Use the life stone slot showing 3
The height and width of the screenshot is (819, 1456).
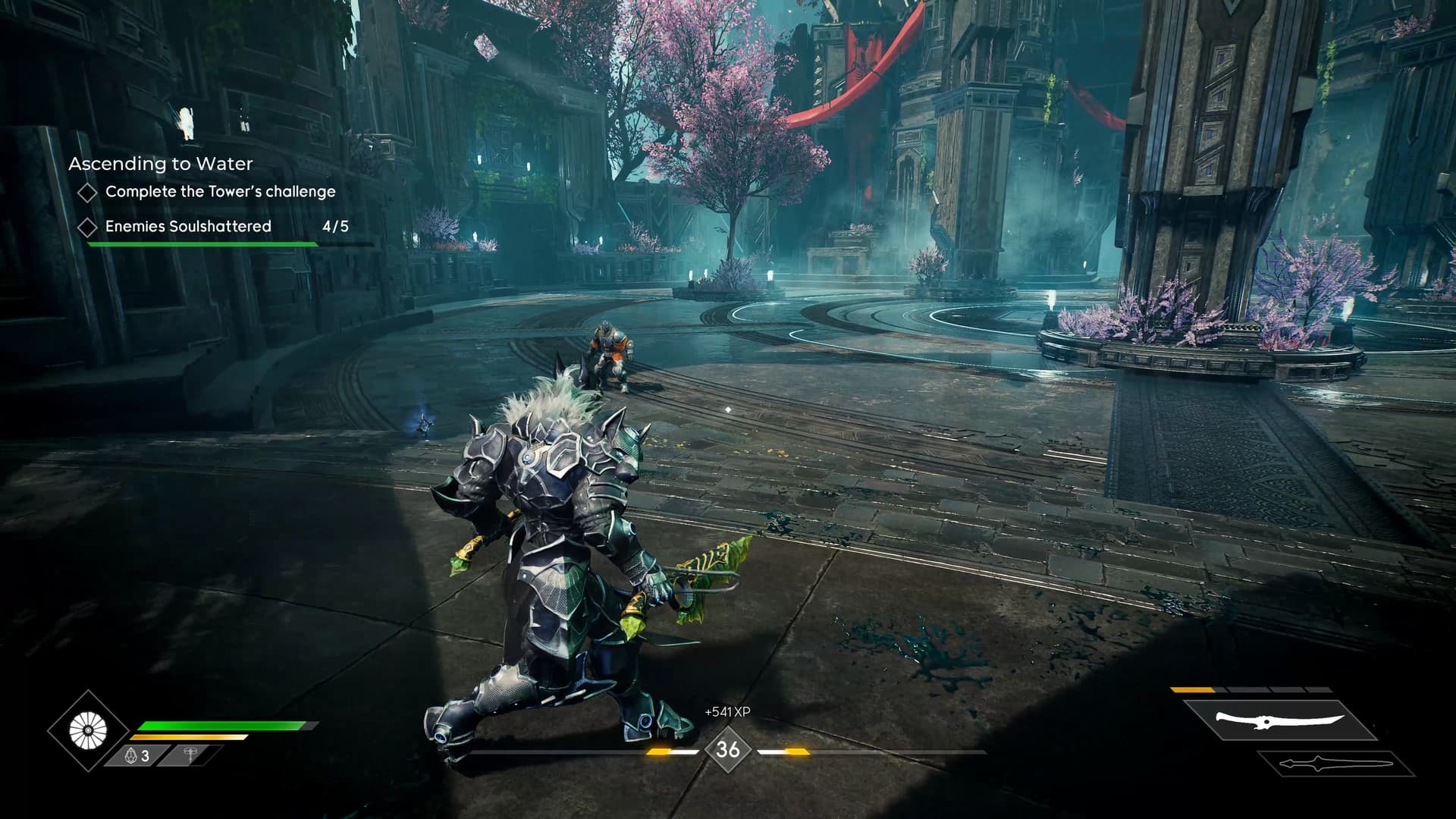138,755
